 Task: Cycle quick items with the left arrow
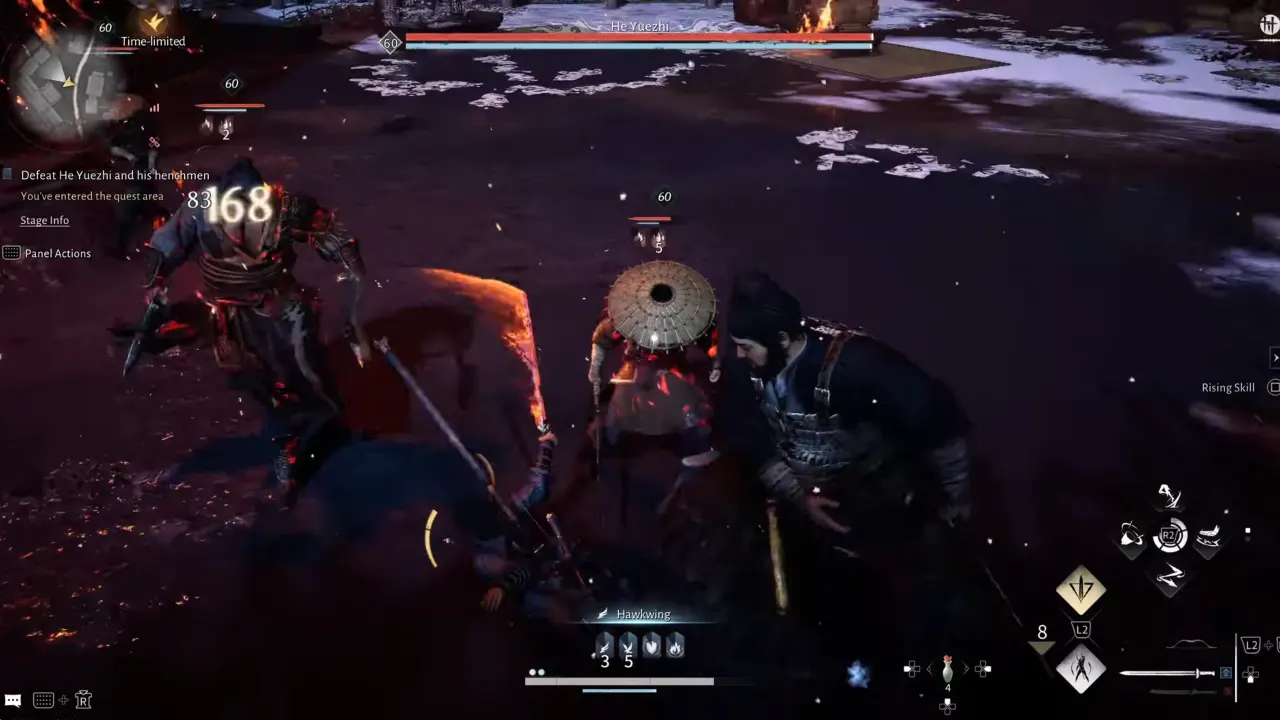pyautogui.click(x=913, y=668)
